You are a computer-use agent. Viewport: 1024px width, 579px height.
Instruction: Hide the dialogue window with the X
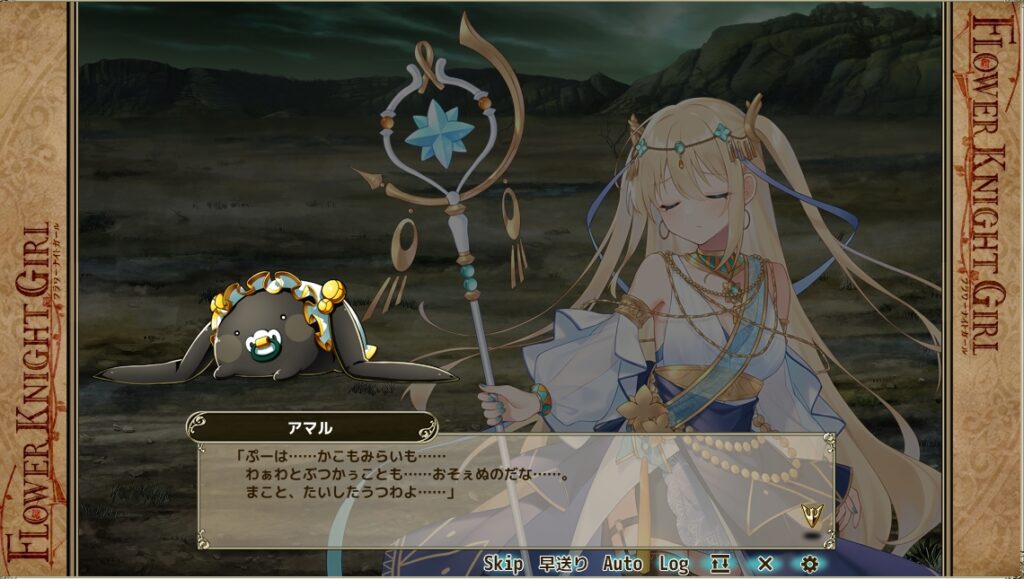click(x=765, y=564)
